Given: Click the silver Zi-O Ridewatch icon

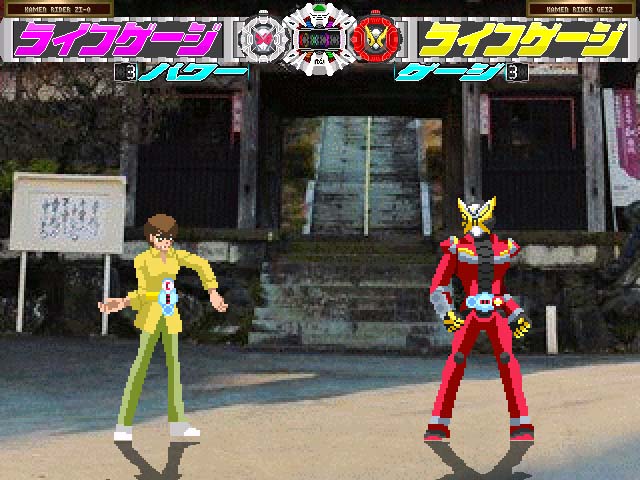Looking at the screenshot, I should [262, 39].
